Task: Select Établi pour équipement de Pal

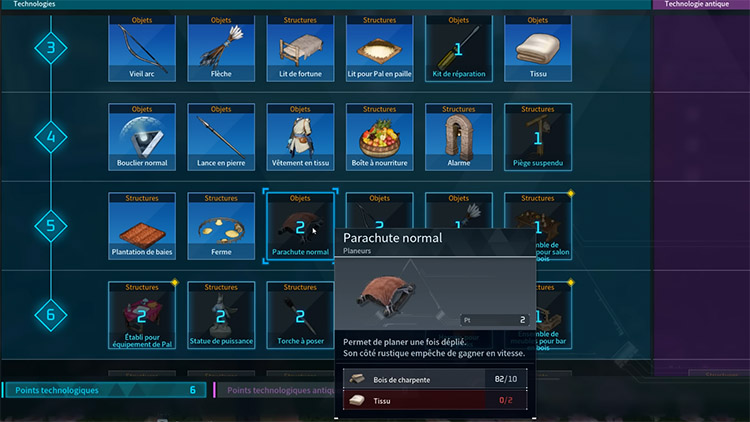Action: [x=142, y=315]
